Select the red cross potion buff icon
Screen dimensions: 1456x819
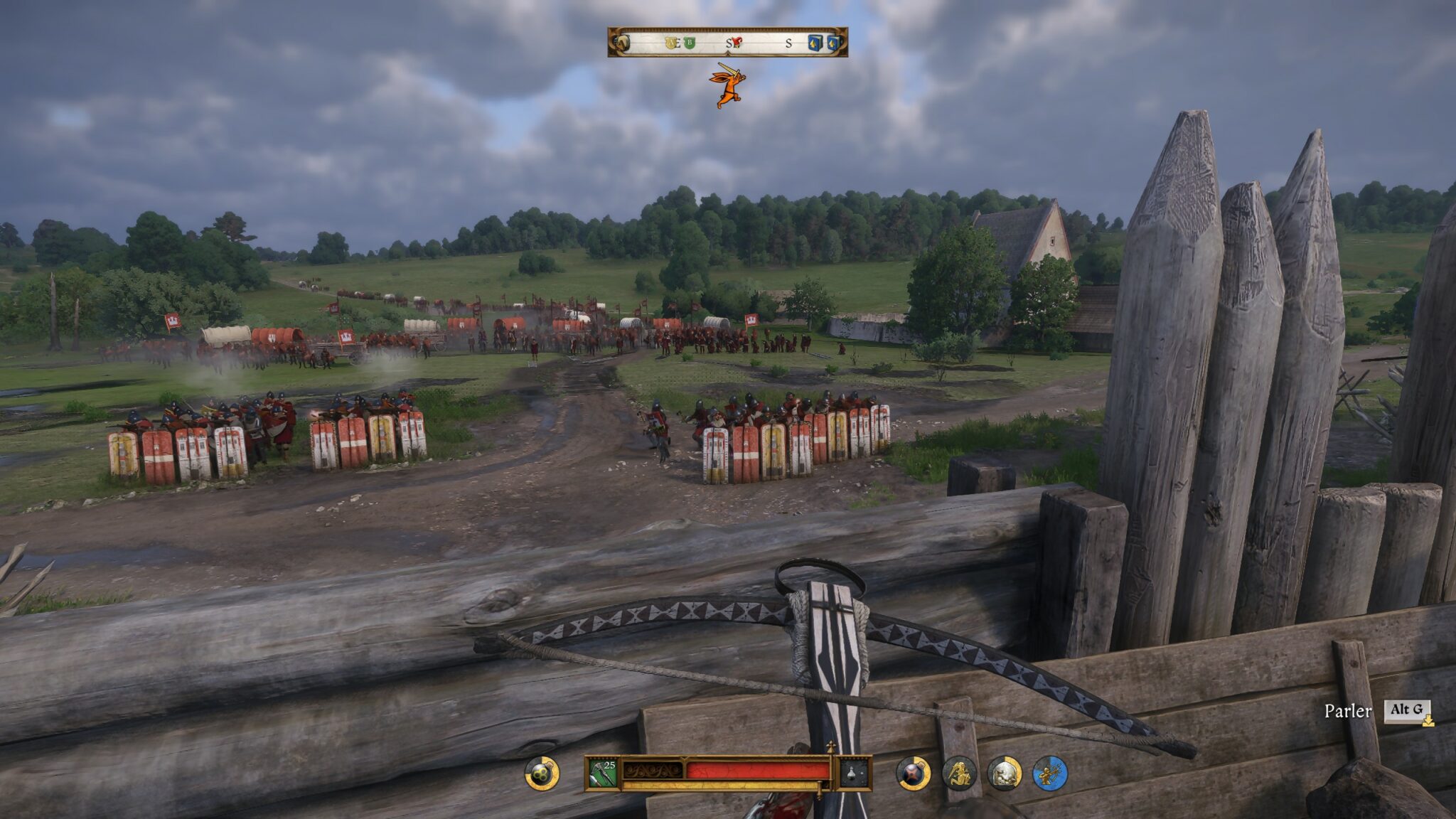pyautogui.click(x=914, y=773)
